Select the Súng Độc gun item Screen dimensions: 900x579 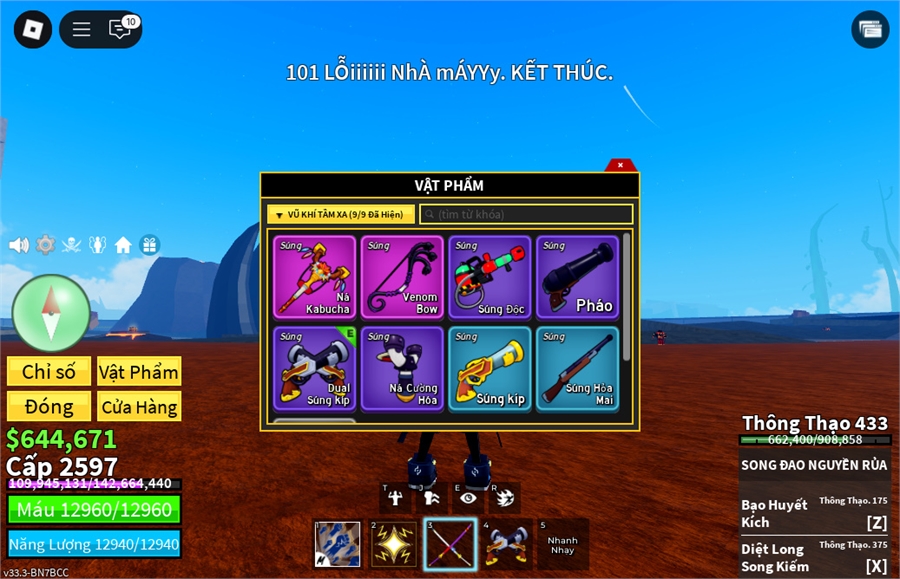[x=490, y=277]
